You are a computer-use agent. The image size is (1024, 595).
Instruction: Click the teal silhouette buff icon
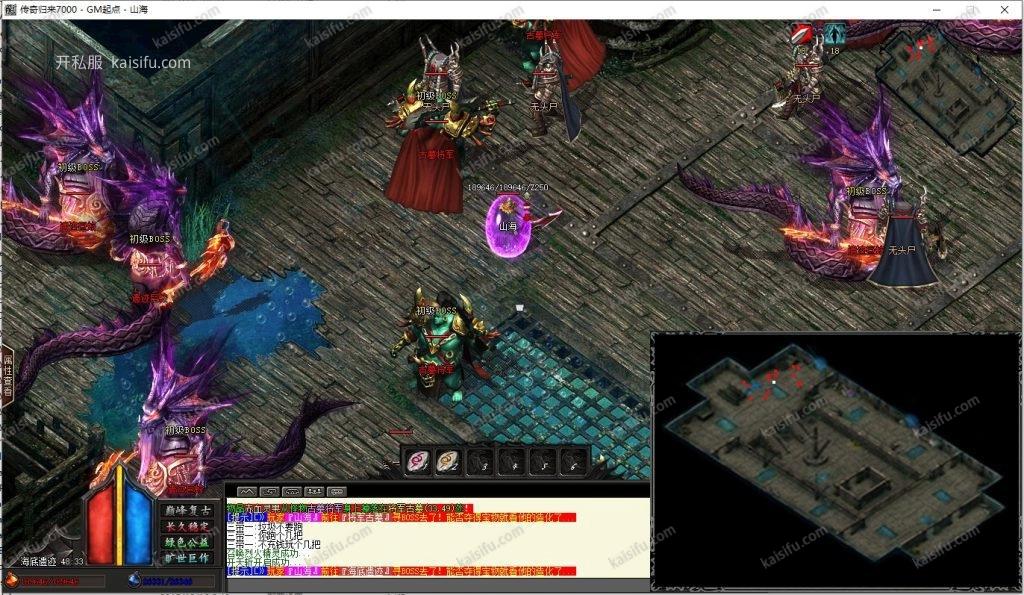click(834, 34)
